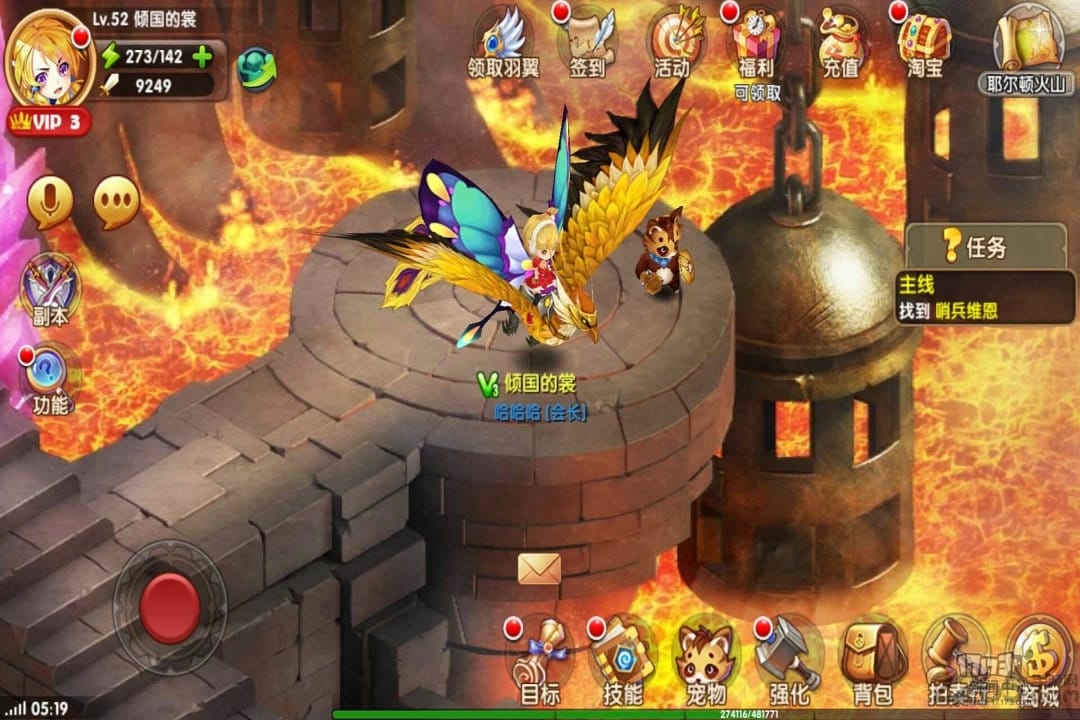Open the 活动 events menu

672,40
